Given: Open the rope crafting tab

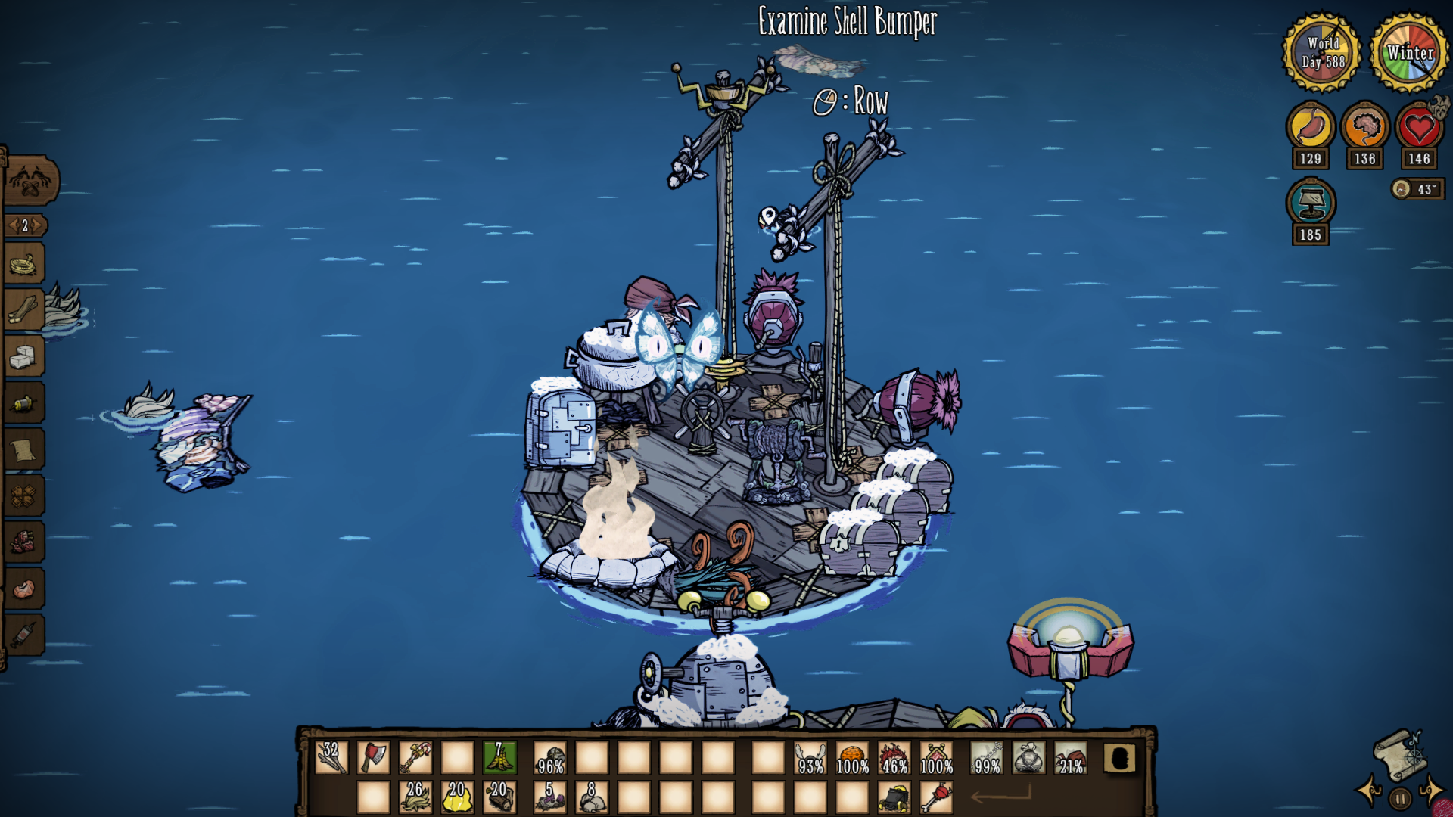Looking at the screenshot, I should pyautogui.click(x=24, y=265).
